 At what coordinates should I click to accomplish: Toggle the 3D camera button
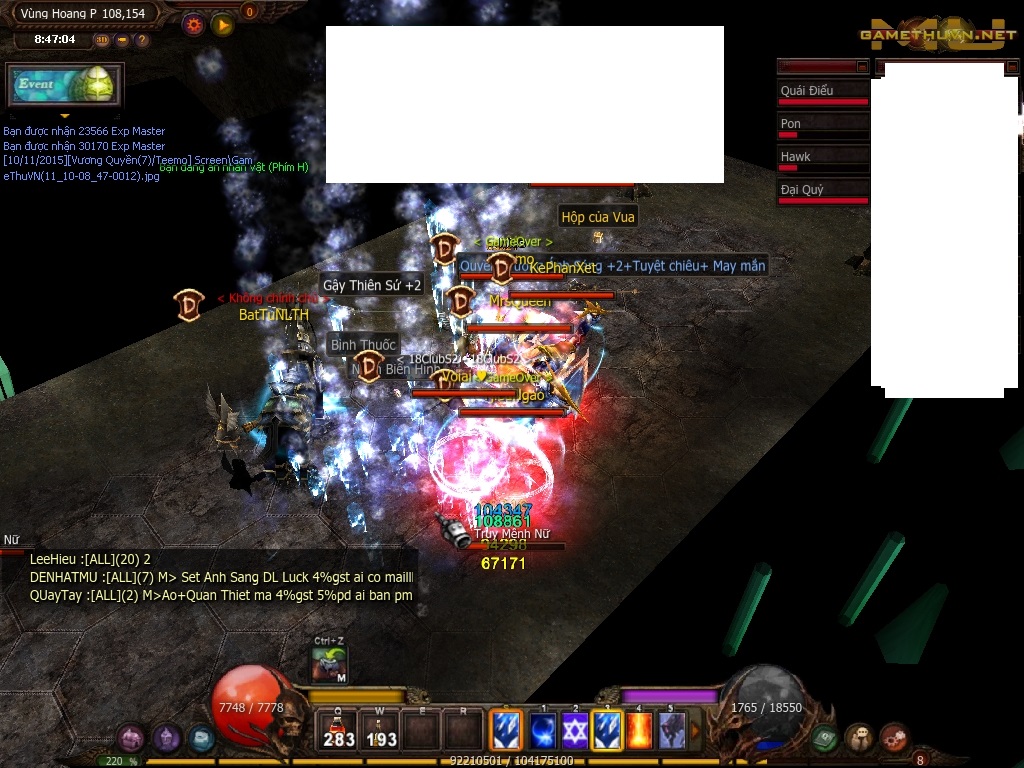[103, 40]
